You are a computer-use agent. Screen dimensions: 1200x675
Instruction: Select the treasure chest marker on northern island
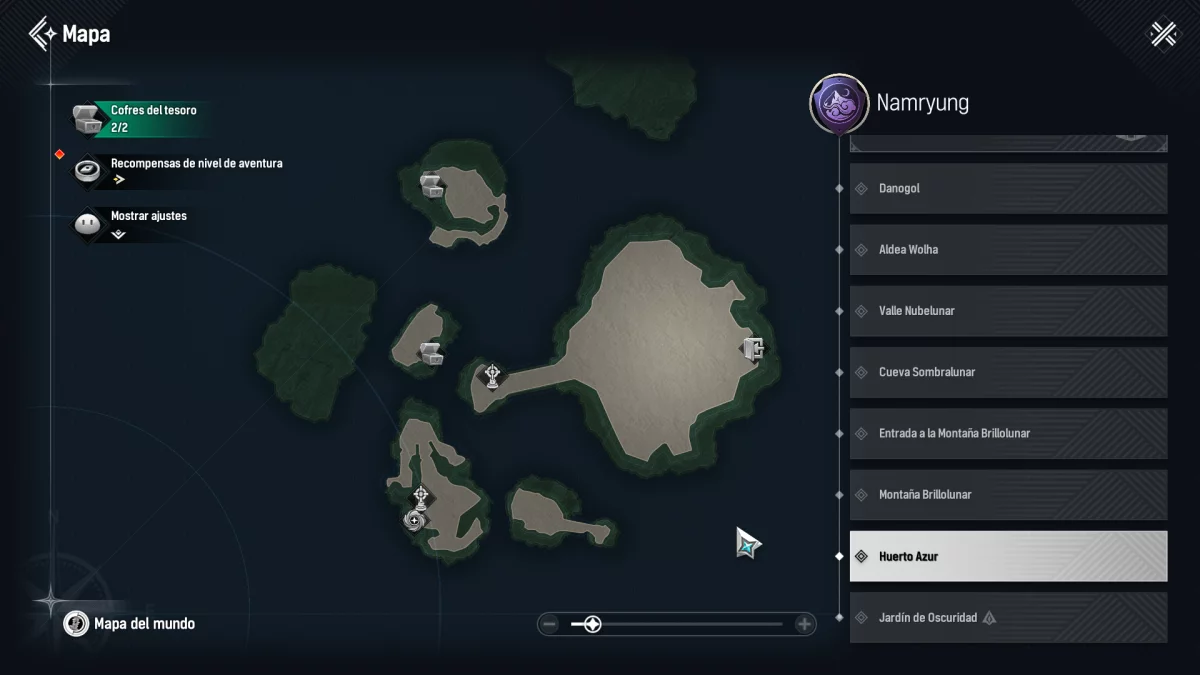tap(432, 184)
